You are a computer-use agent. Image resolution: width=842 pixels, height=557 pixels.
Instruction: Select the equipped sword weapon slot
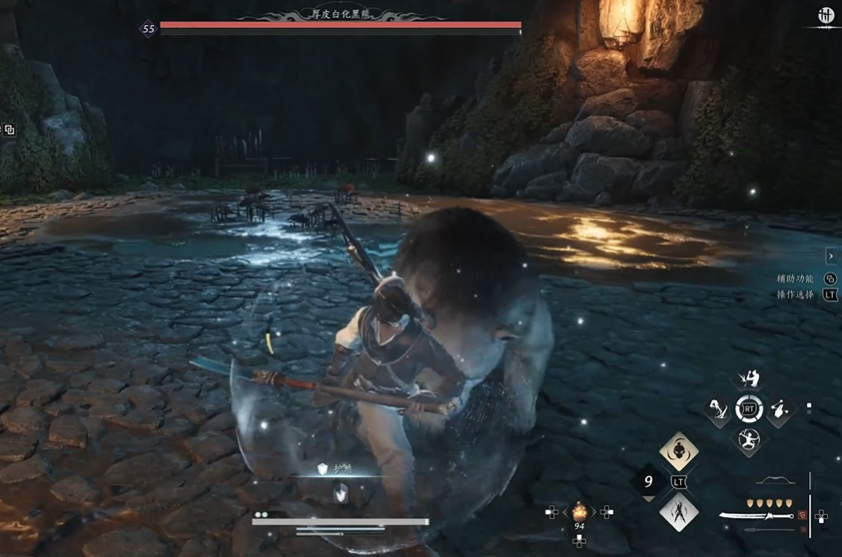pos(756,516)
